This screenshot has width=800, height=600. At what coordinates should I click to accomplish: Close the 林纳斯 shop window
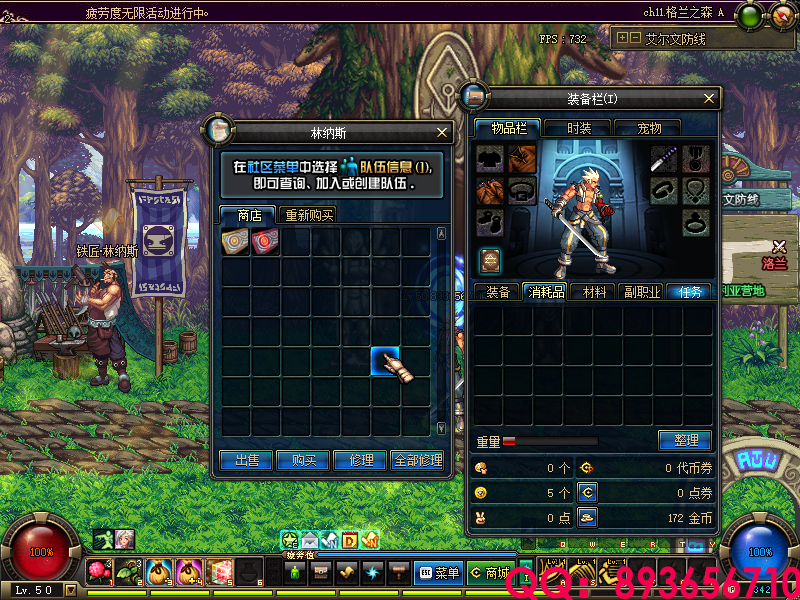point(442,132)
